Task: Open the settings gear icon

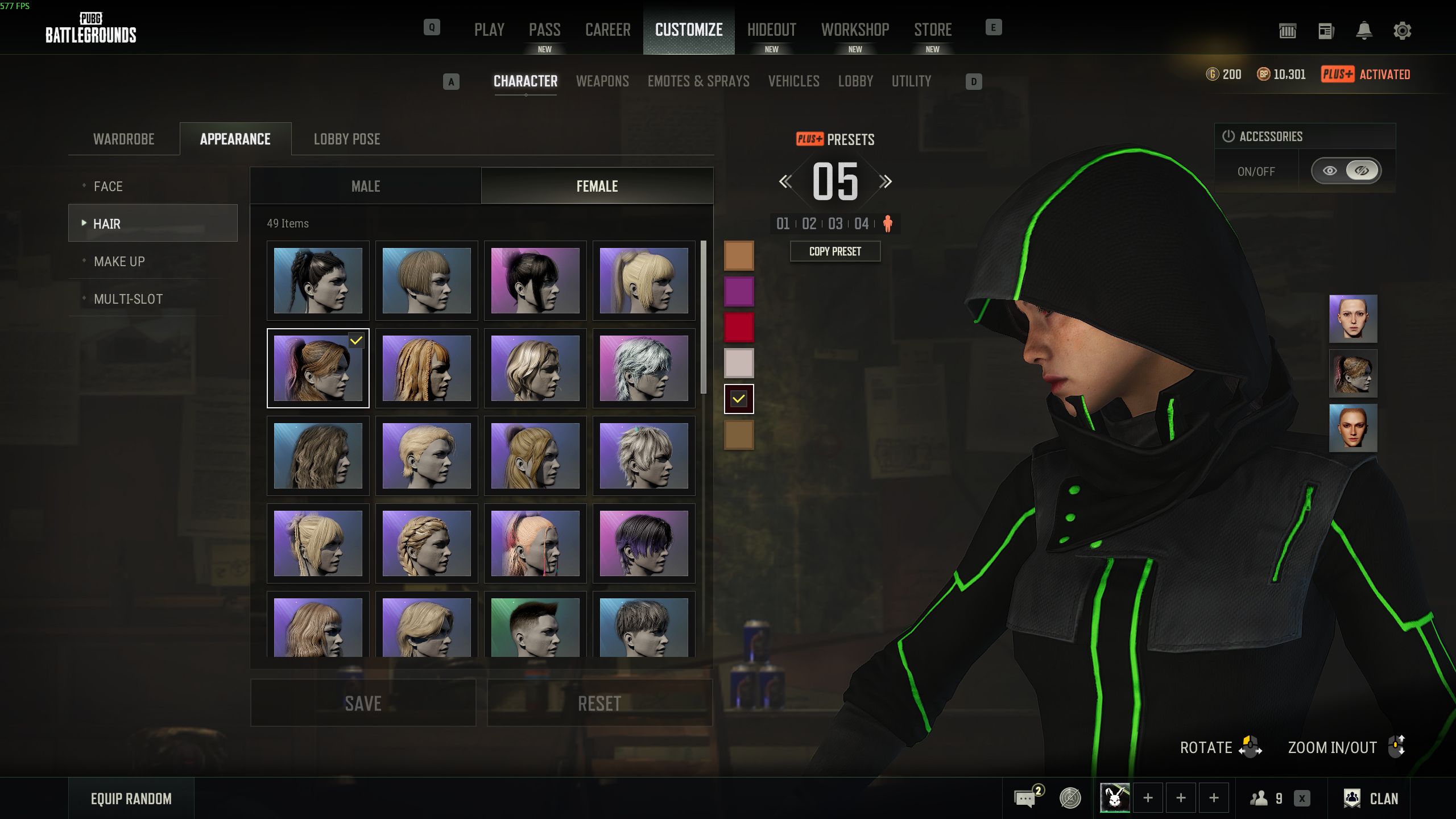Action: [x=1402, y=31]
